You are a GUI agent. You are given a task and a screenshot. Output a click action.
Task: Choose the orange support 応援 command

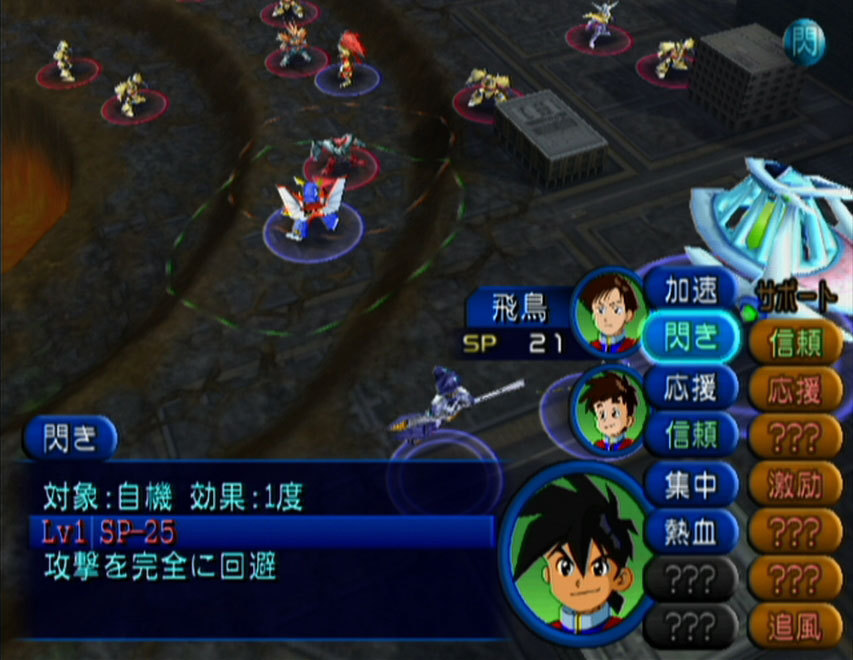coord(795,390)
